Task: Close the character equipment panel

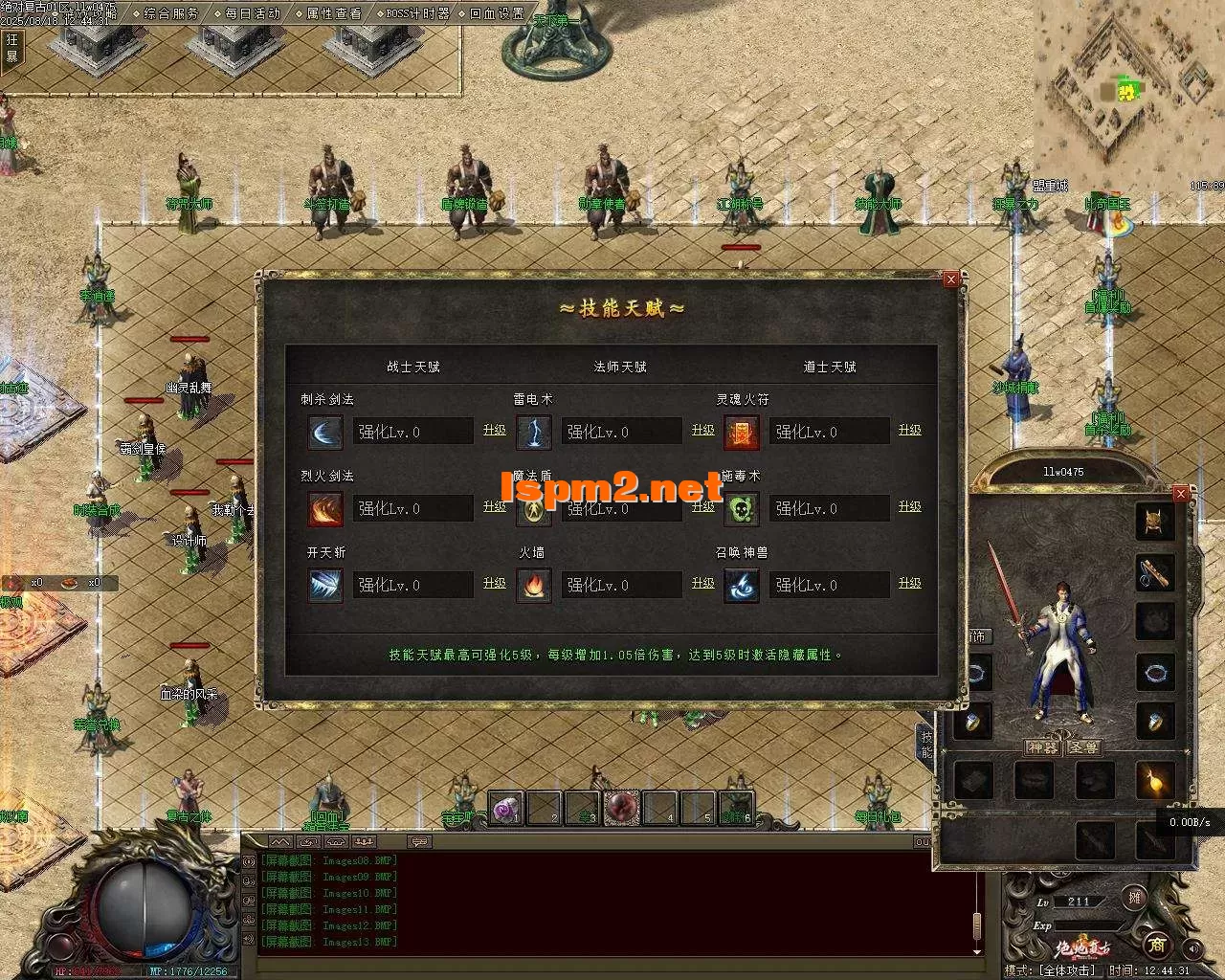Action: 1181,493
